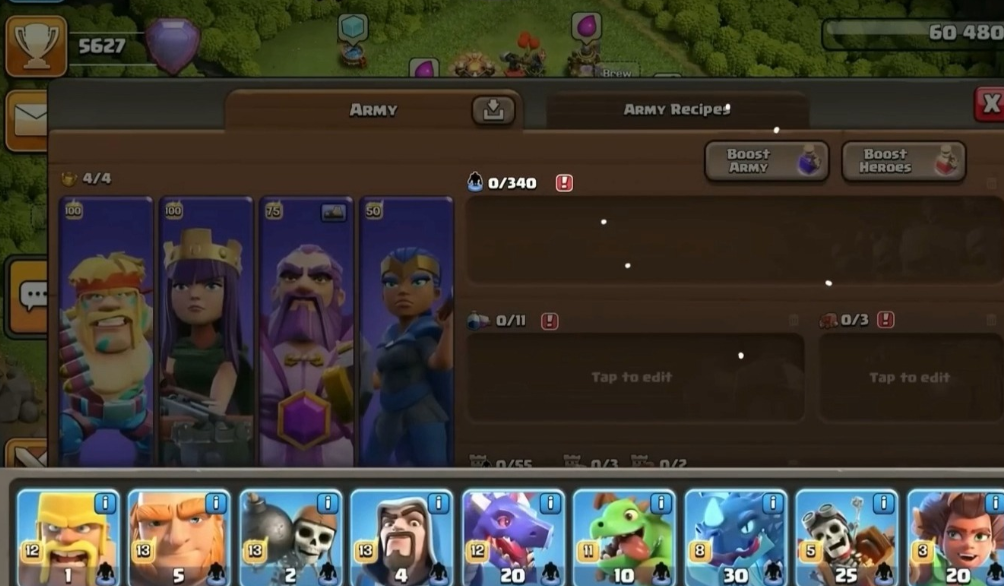Image resolution: width=1004 pixels, height=586 pixels.
Task: Select the Barbarian King hero card
Action: pyautogui.click(x=106, y=330)
